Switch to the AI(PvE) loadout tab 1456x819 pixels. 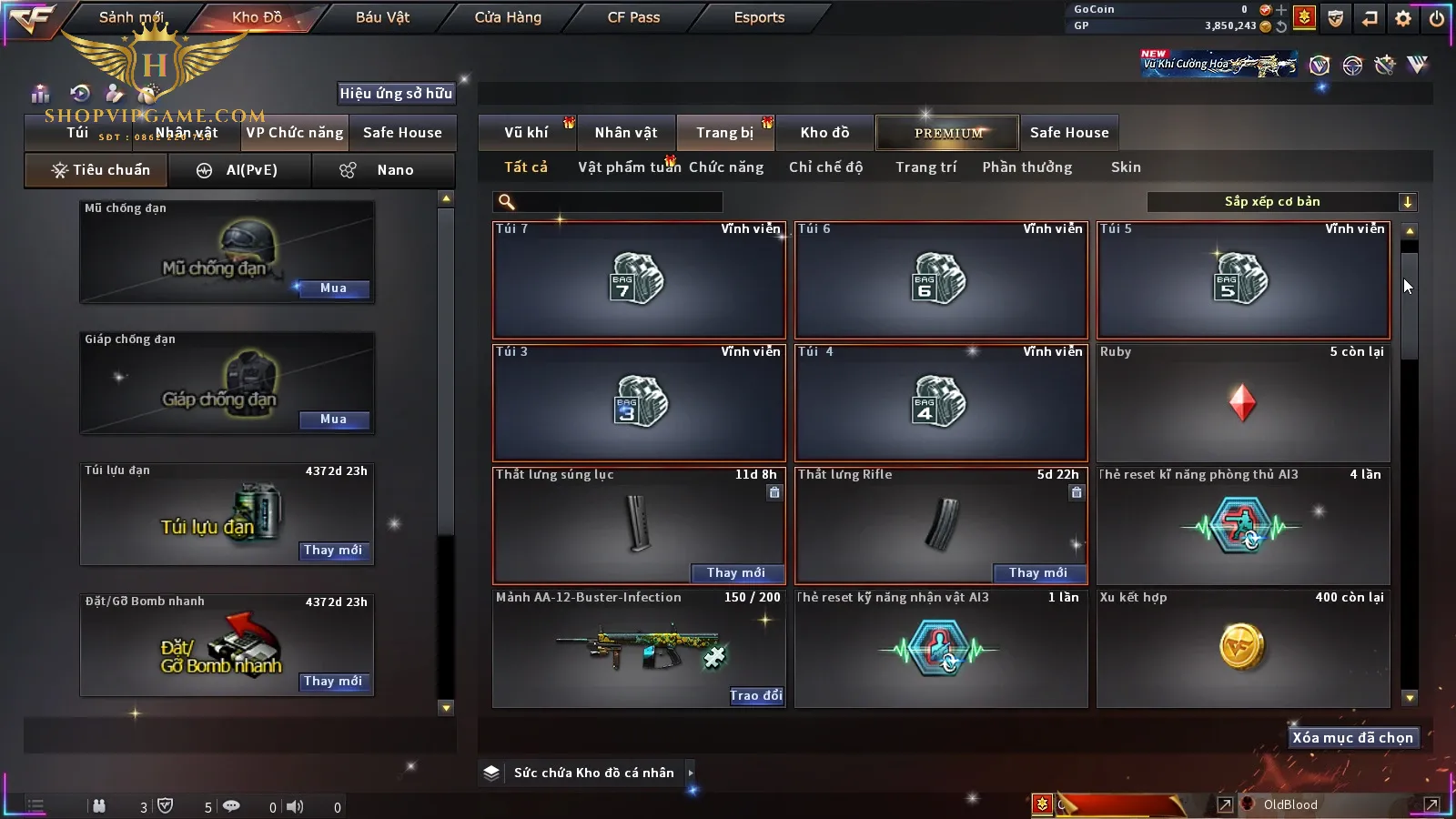(240, 170)
